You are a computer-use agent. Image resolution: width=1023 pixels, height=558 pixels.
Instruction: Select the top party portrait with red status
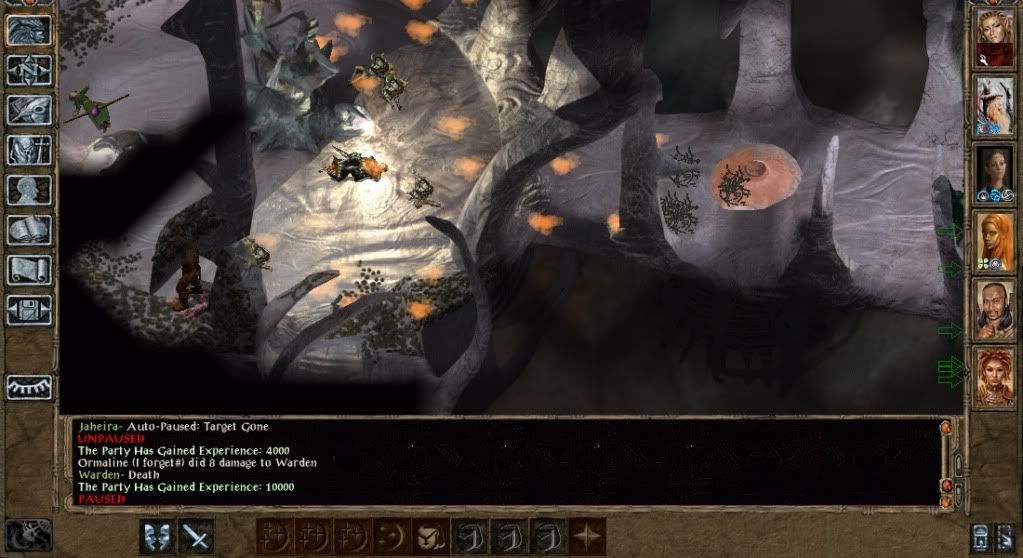pos(995,39)
